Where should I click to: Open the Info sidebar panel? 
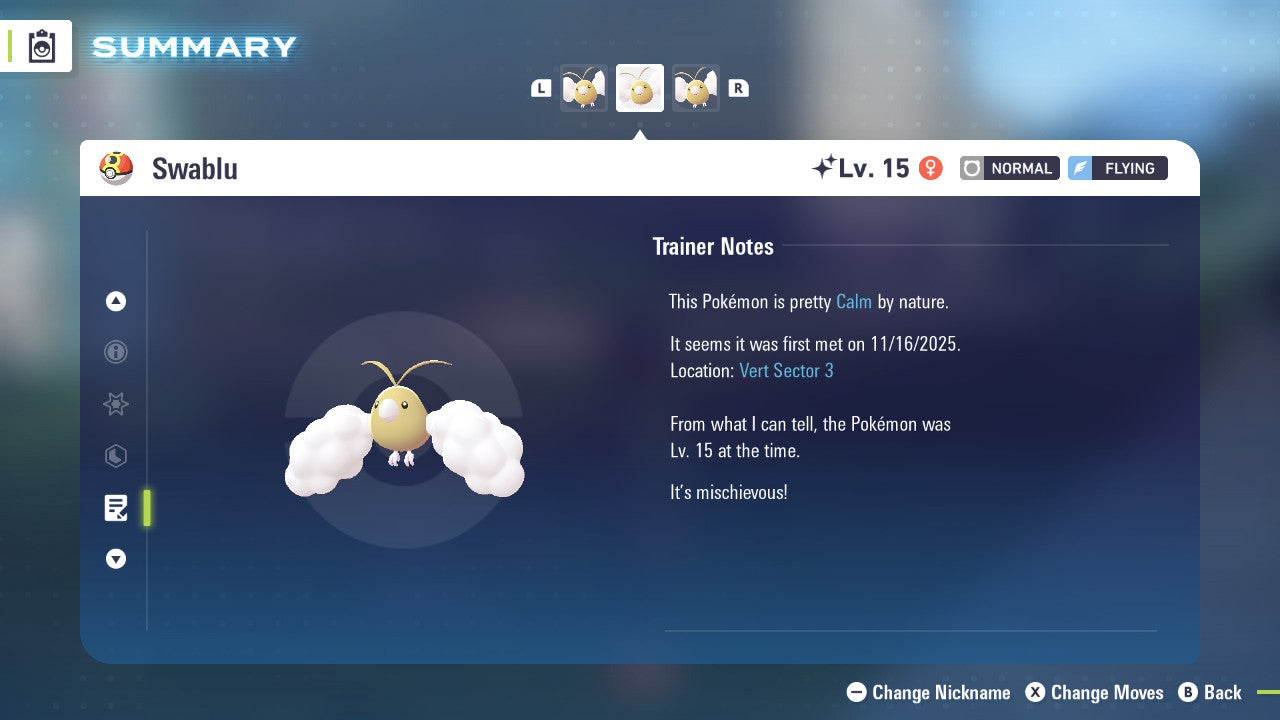pos(116,352)
